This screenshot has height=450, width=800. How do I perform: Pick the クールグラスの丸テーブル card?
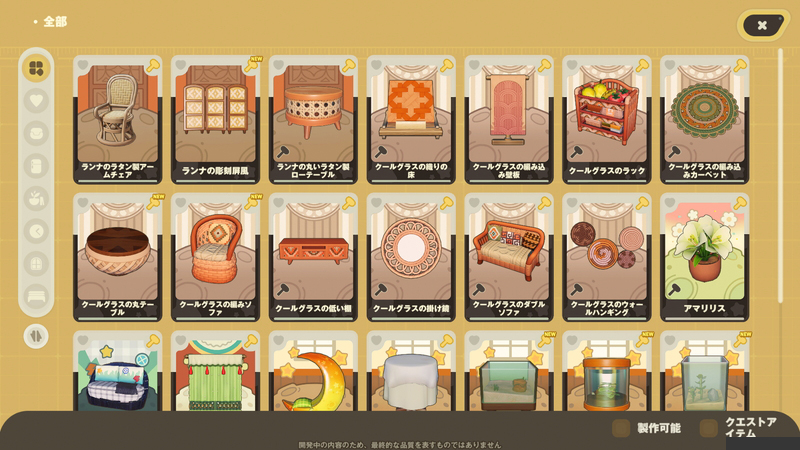point(118,256)
